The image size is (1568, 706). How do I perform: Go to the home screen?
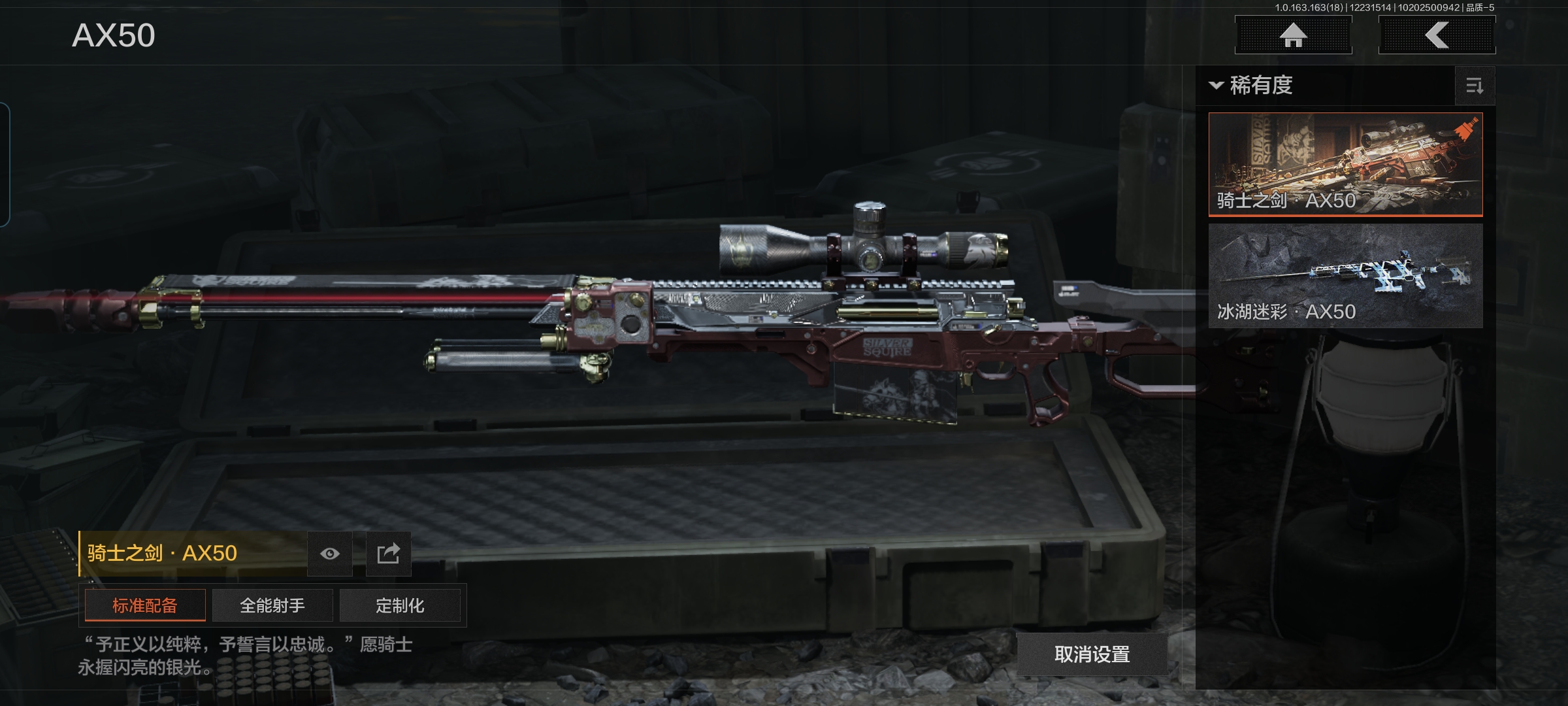(1293, 35)
